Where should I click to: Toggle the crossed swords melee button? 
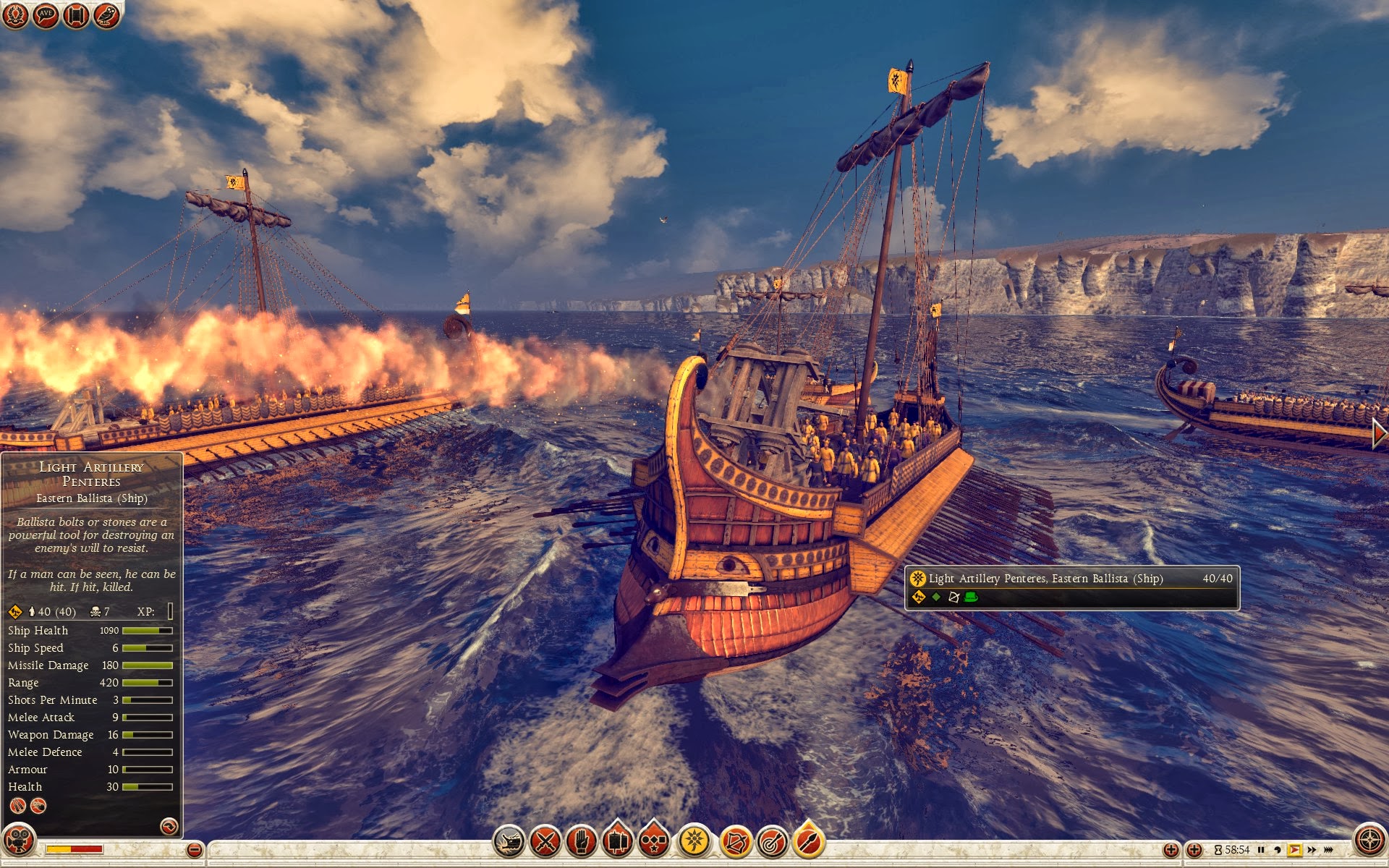pyautogui.click(x=545, y=841)
